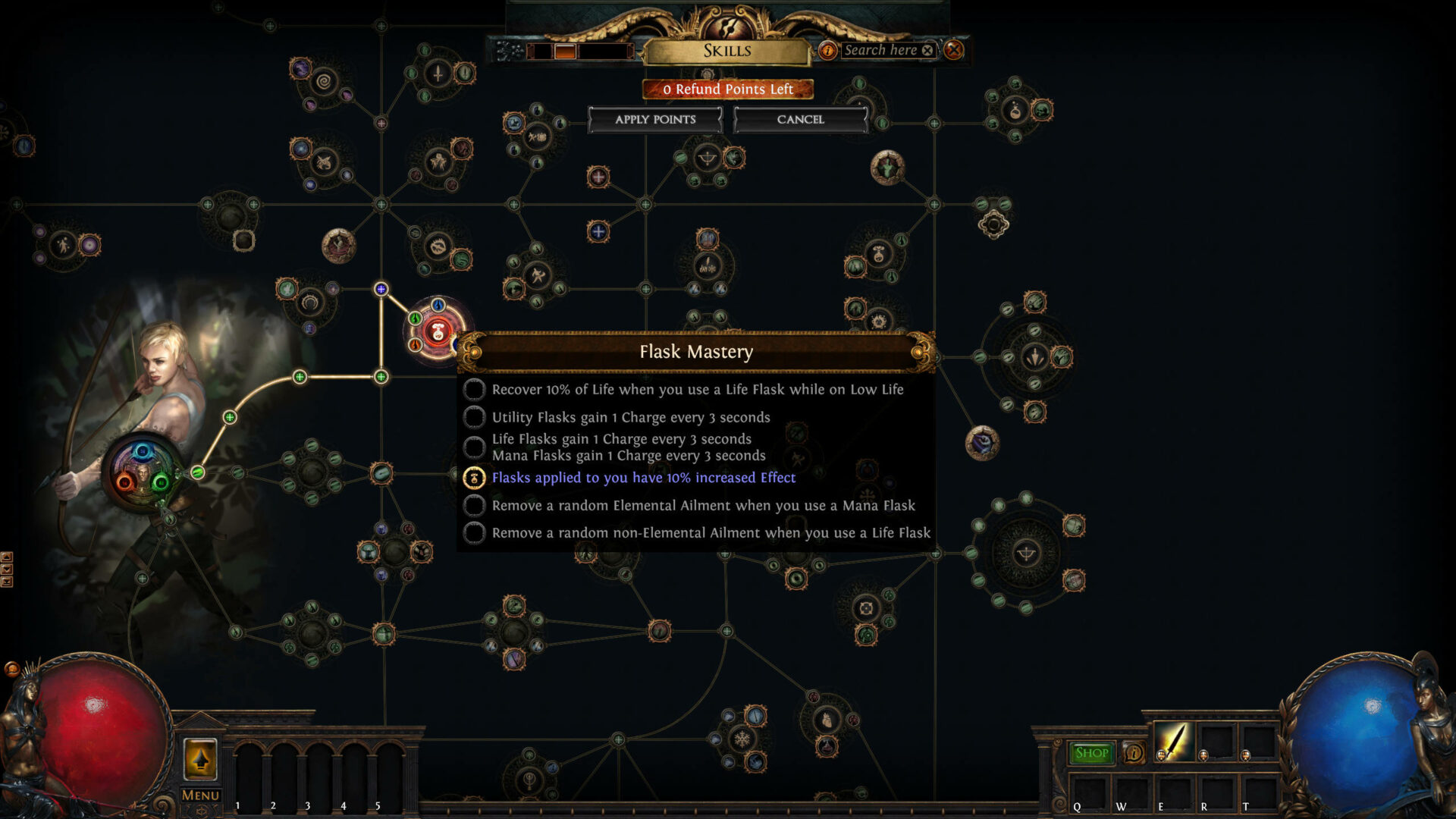Viewport: 1456px width, 819px height.
Task: Click the gold level-up arrow button
Action: (200, 758)
